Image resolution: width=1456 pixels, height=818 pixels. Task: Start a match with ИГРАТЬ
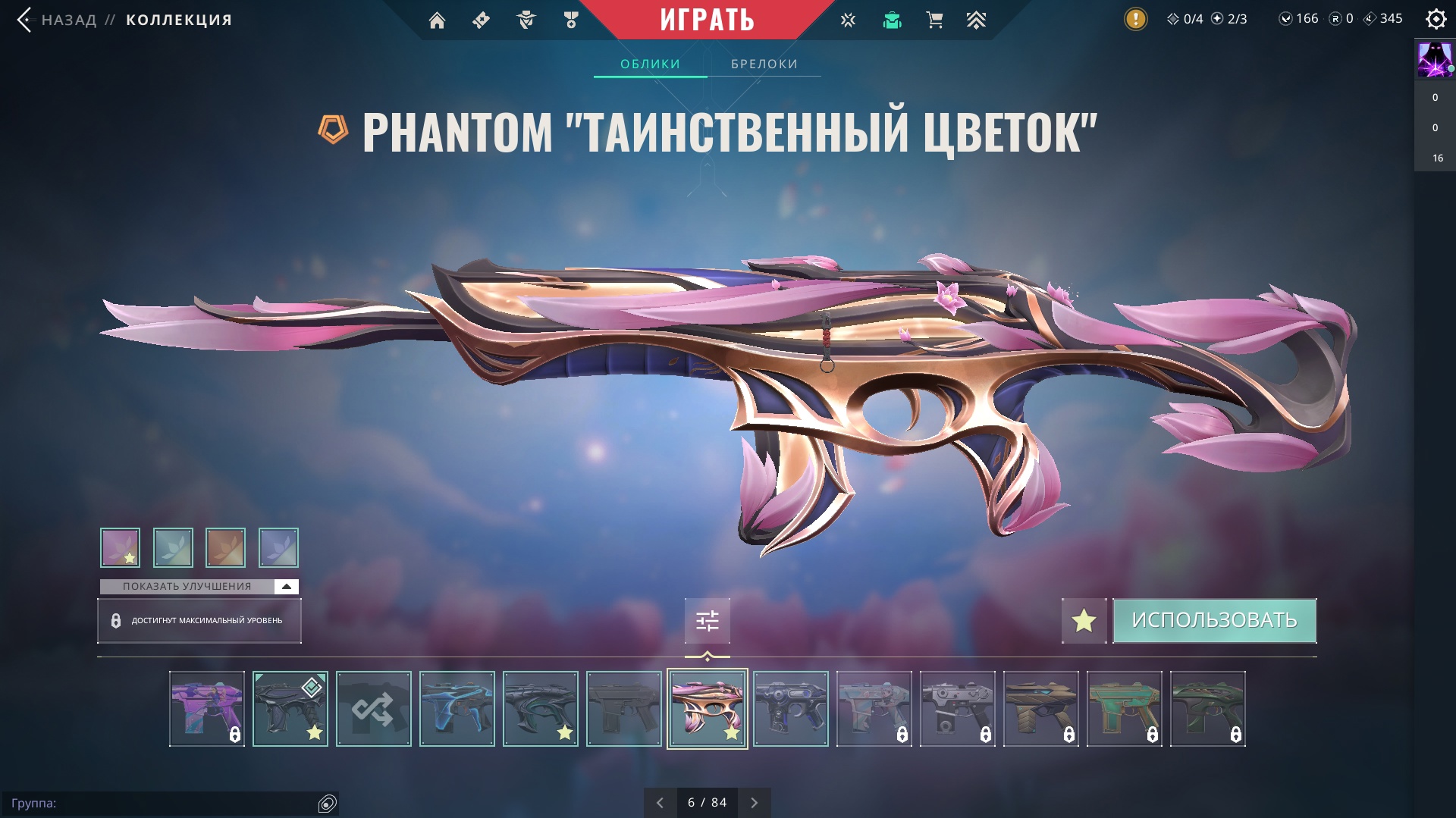pos(707,20)
